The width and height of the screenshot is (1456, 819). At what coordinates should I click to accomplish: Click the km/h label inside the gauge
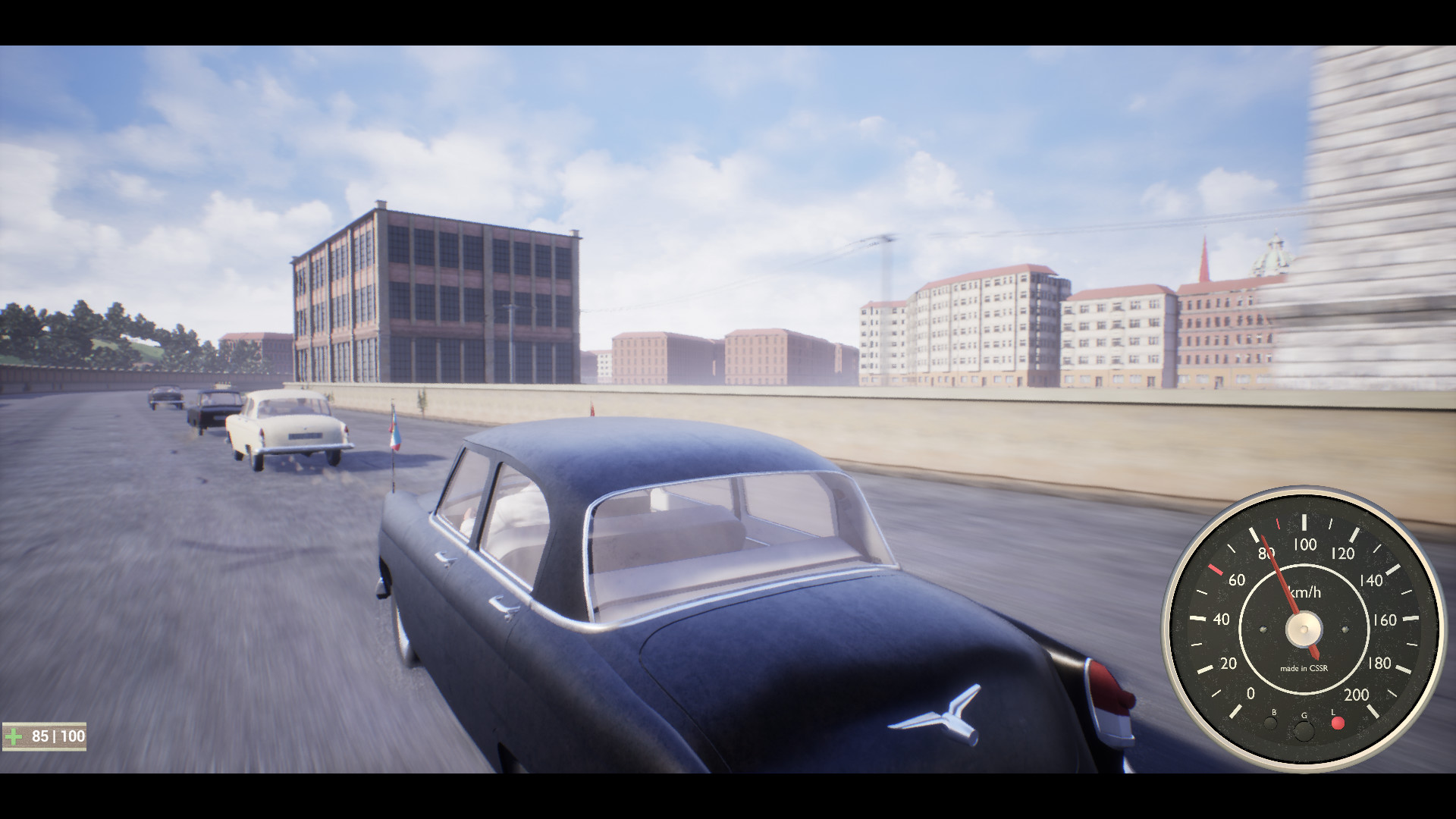[x=1305, y=591]
